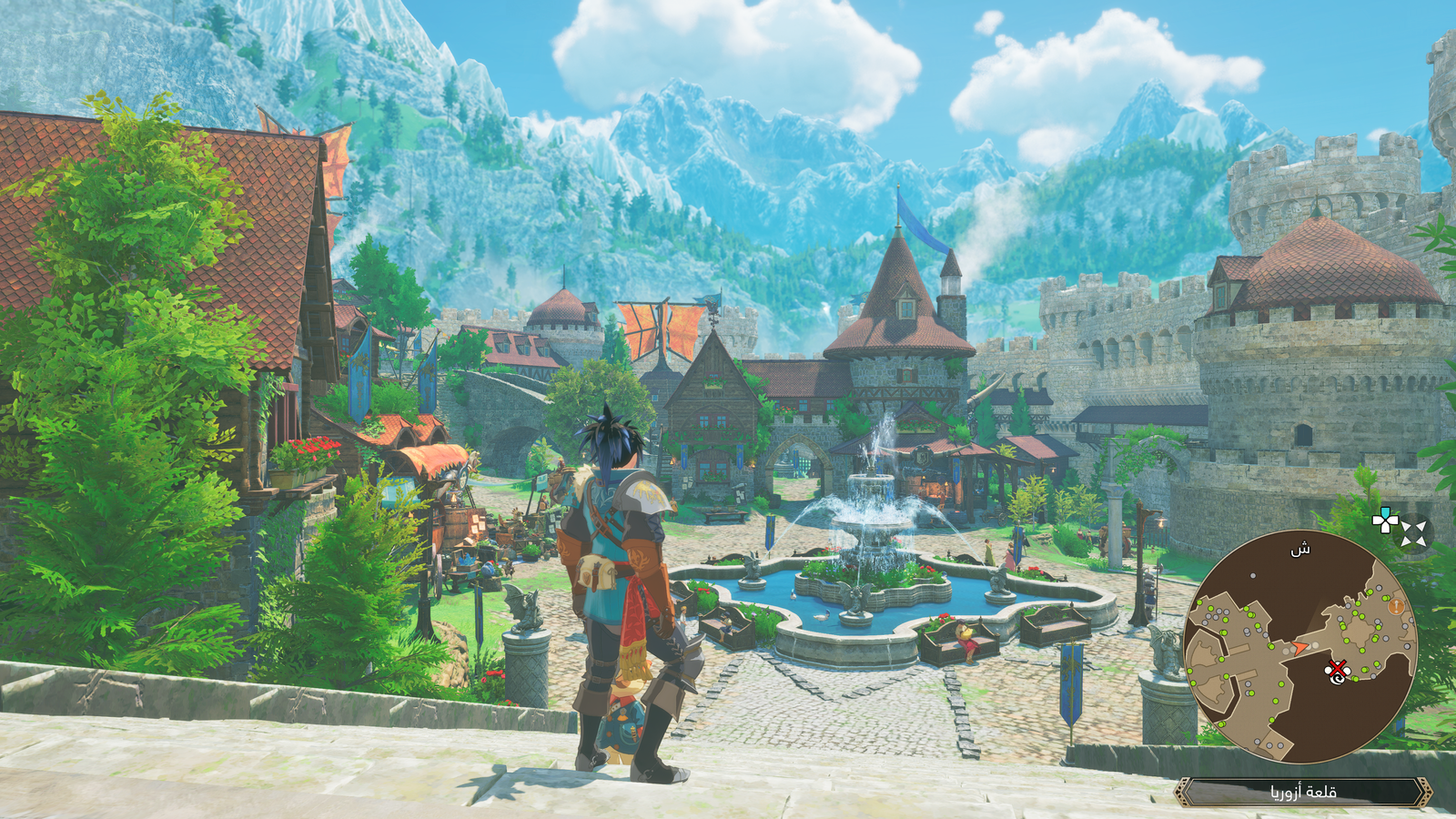This screenshot has width=1456, height=819.
Task: Select the orange exclamation quest marker on minimap
Action: tap(1396, 606)
